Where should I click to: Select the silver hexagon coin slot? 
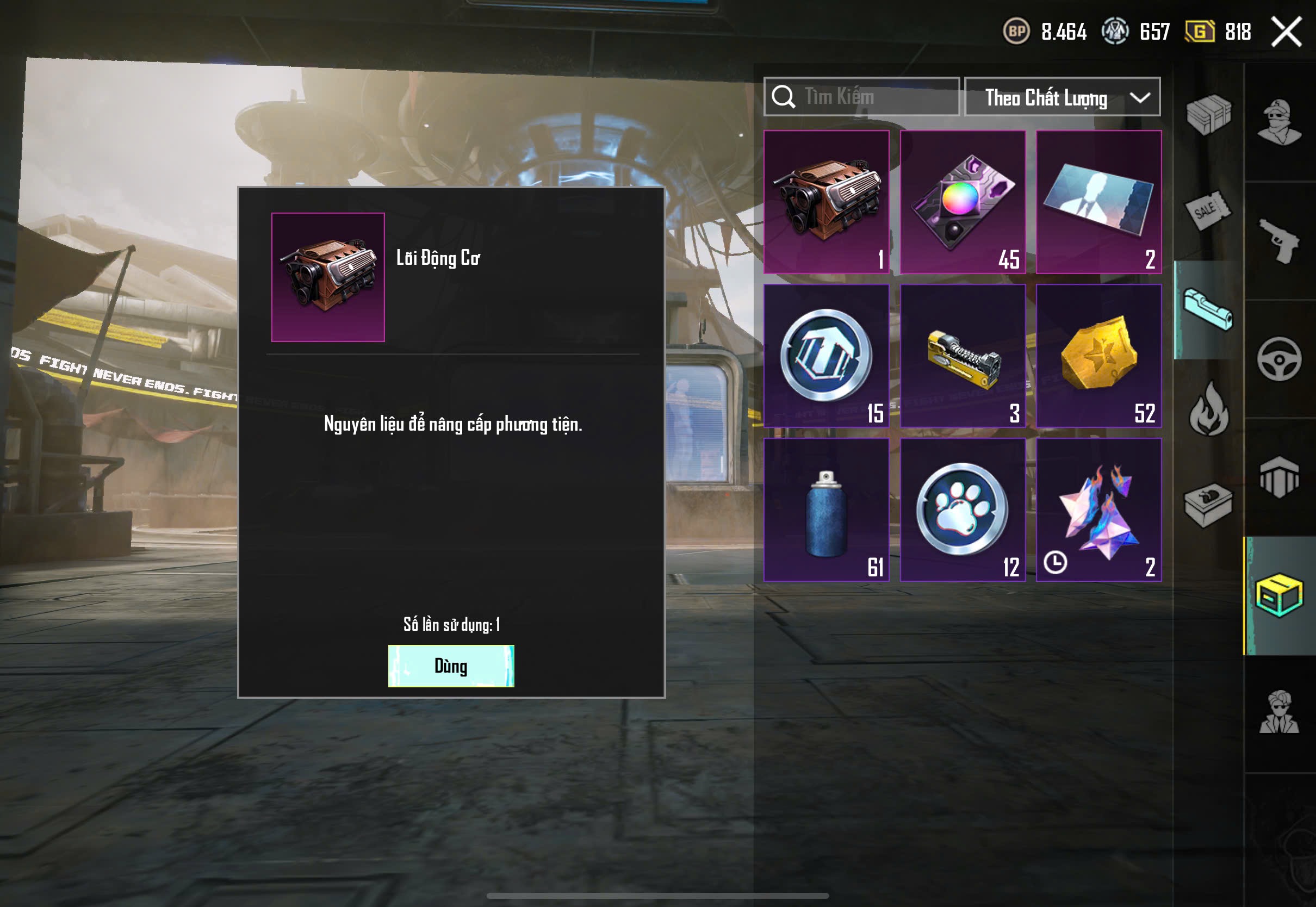pyautogui.click(x=826, y=356)
